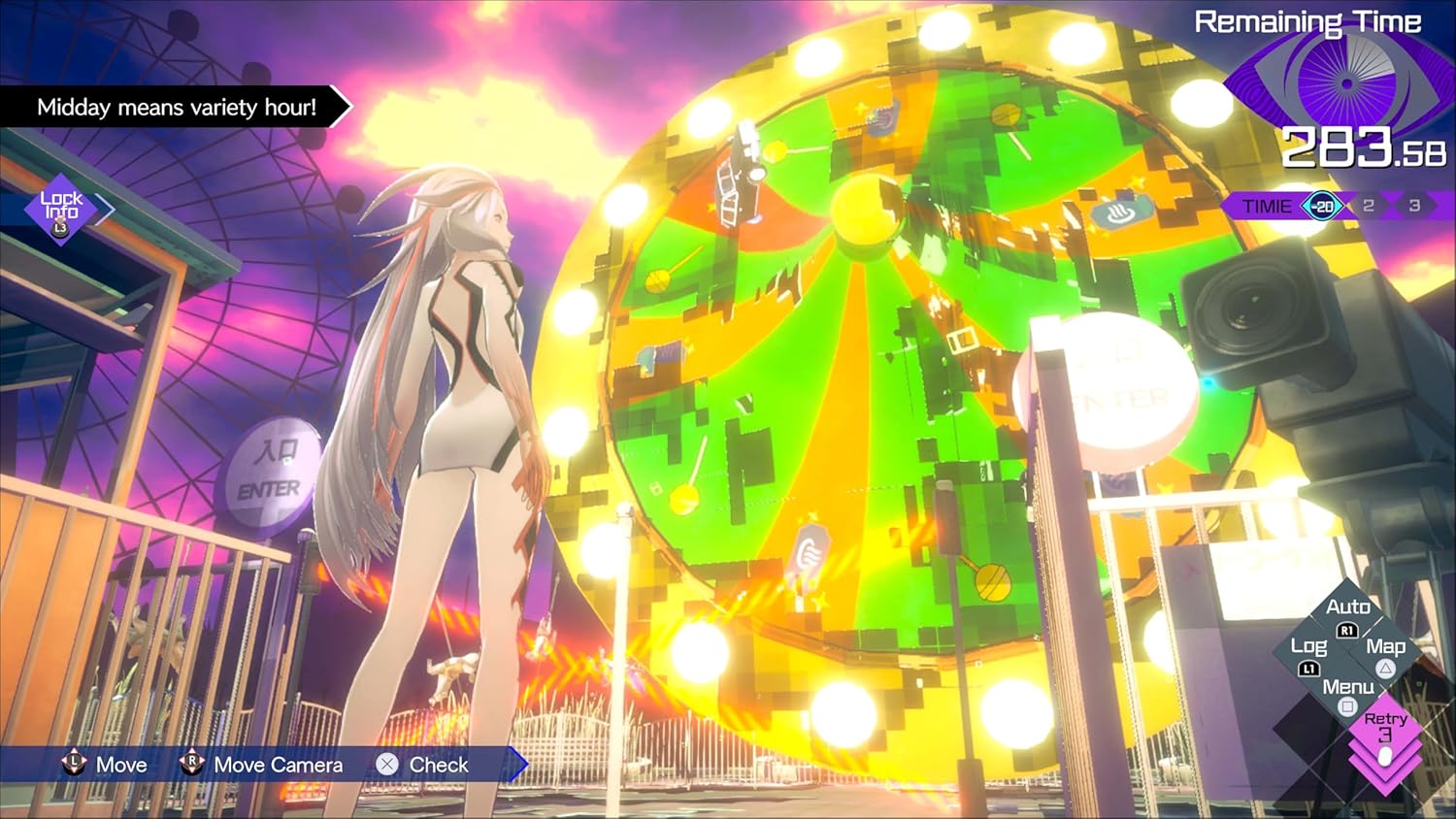Click the X button icon beside Check

click(387, 765)
